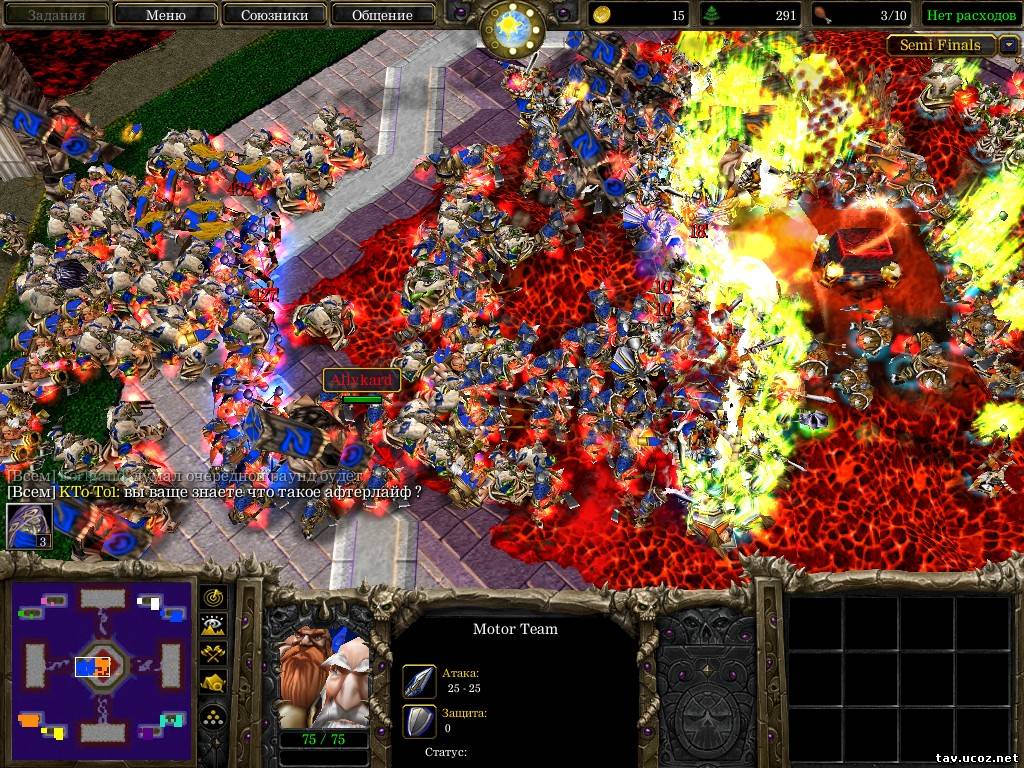The image size is (1024, 768).
Task: Click the attack damage sword icon
Action: pos(419,681)
